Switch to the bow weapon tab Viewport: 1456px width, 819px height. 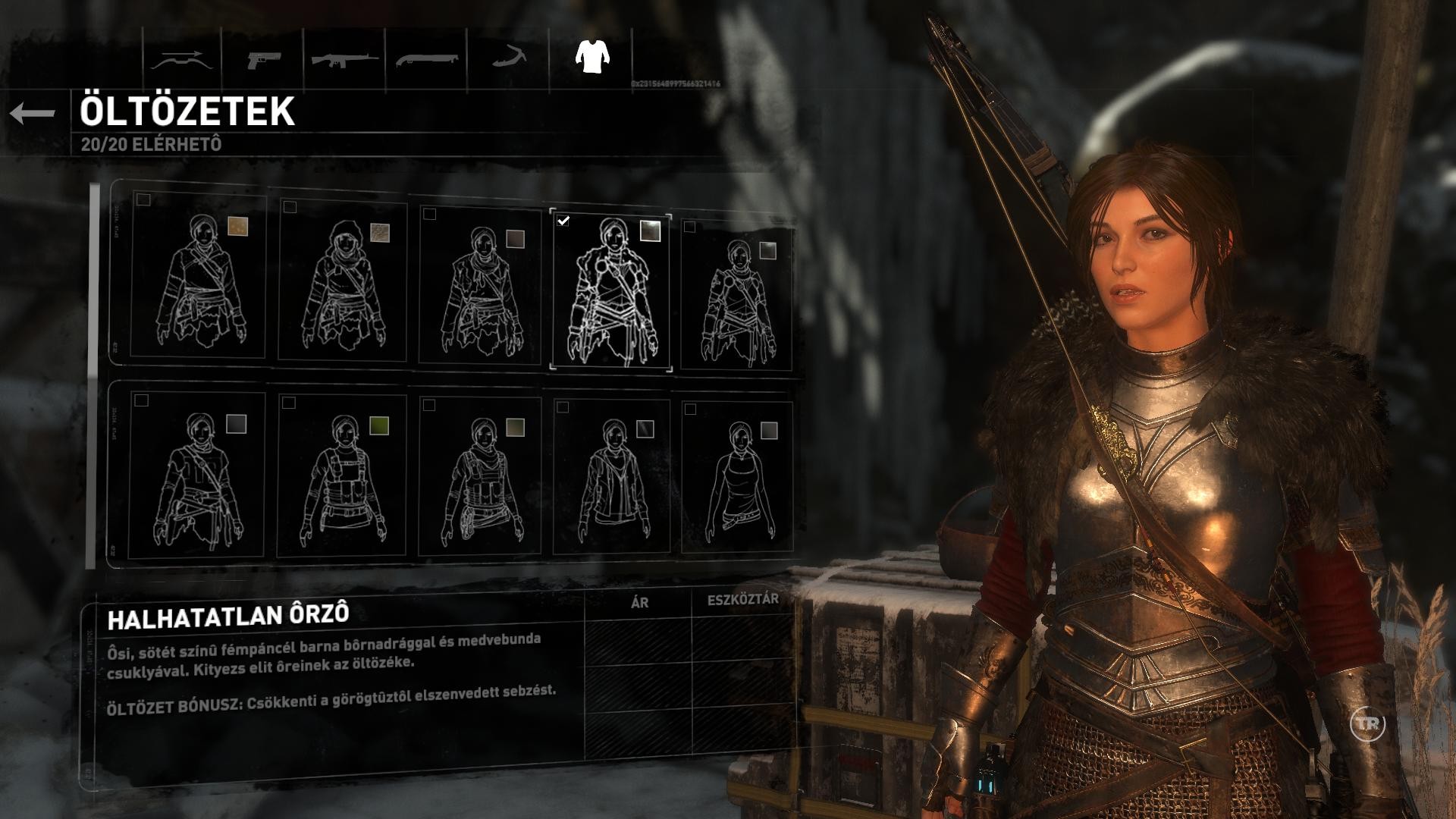click(x=179, y=59)
